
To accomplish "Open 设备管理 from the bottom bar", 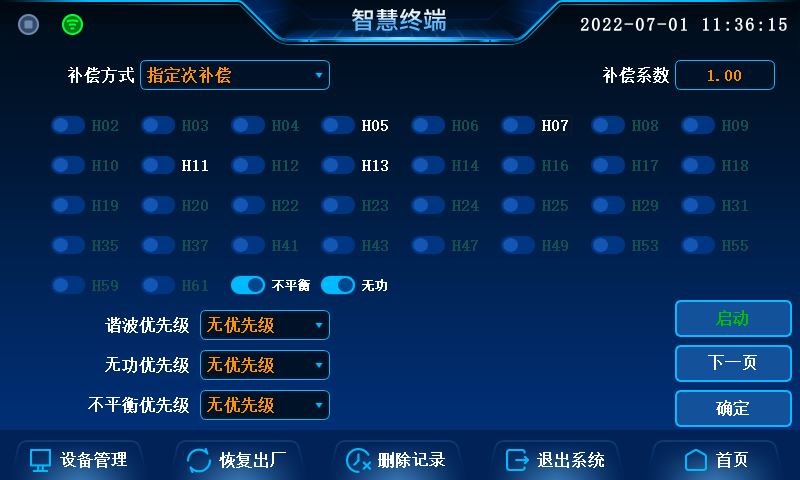I will click(x=79, y=460).
